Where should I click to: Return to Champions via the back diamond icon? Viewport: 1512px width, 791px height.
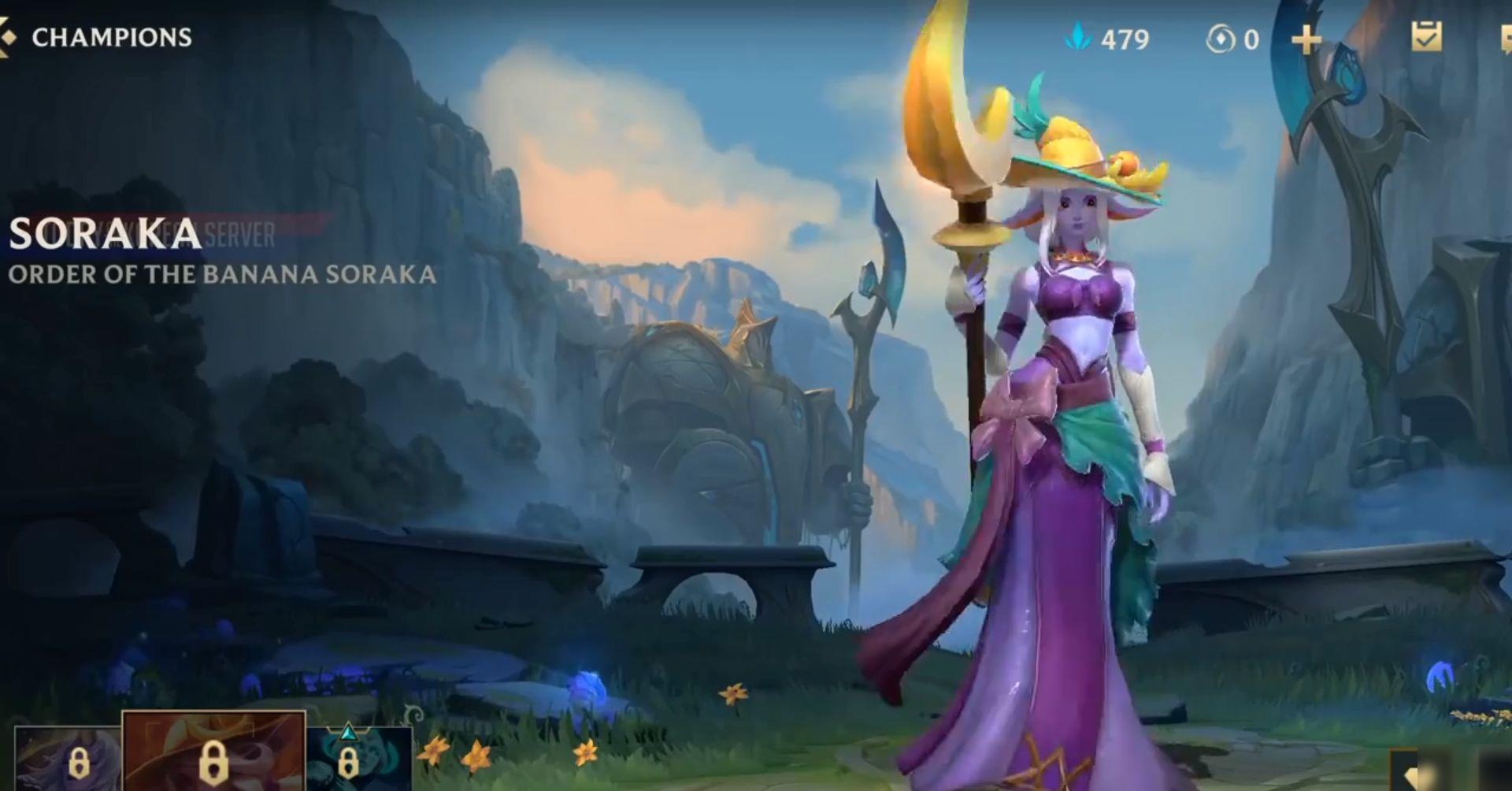point(9,35)
